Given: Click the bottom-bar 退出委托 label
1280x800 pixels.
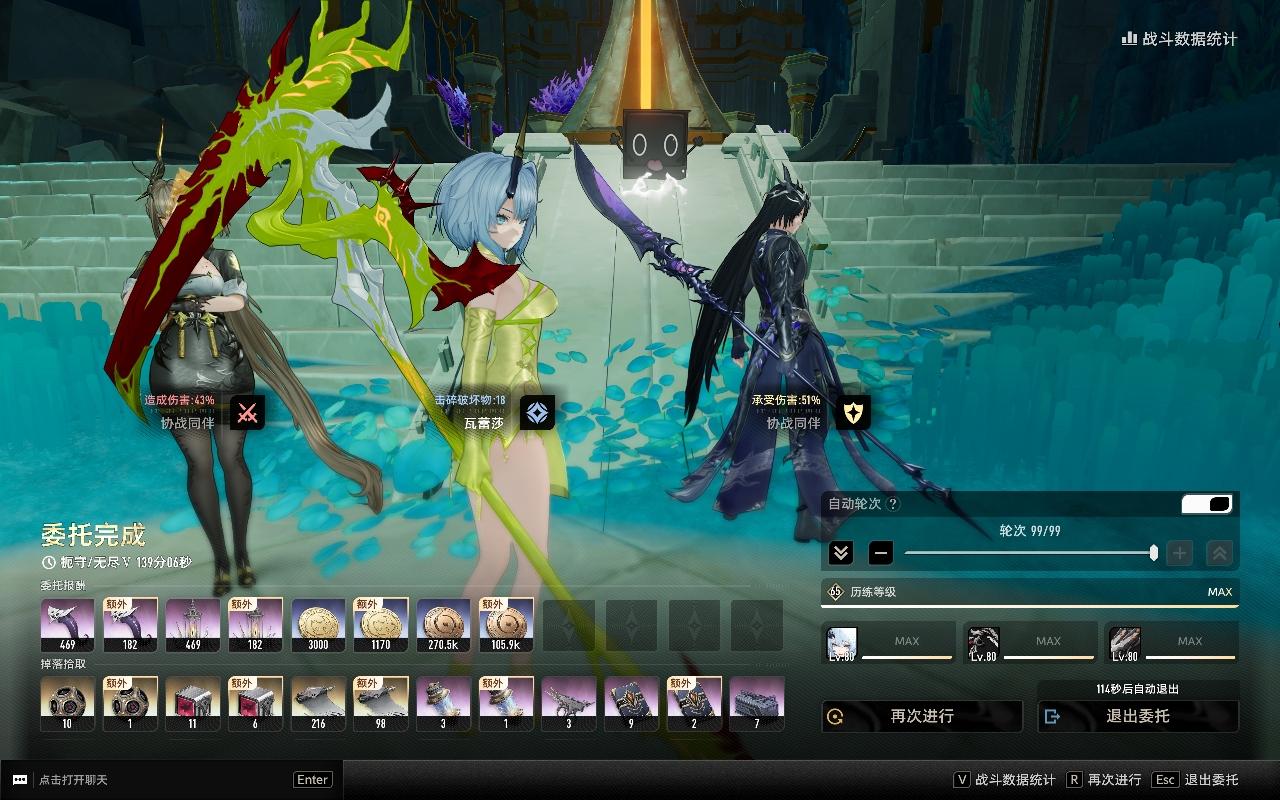Looking at the screenshot, I should pyautogui.click(x=1211, y=780).
